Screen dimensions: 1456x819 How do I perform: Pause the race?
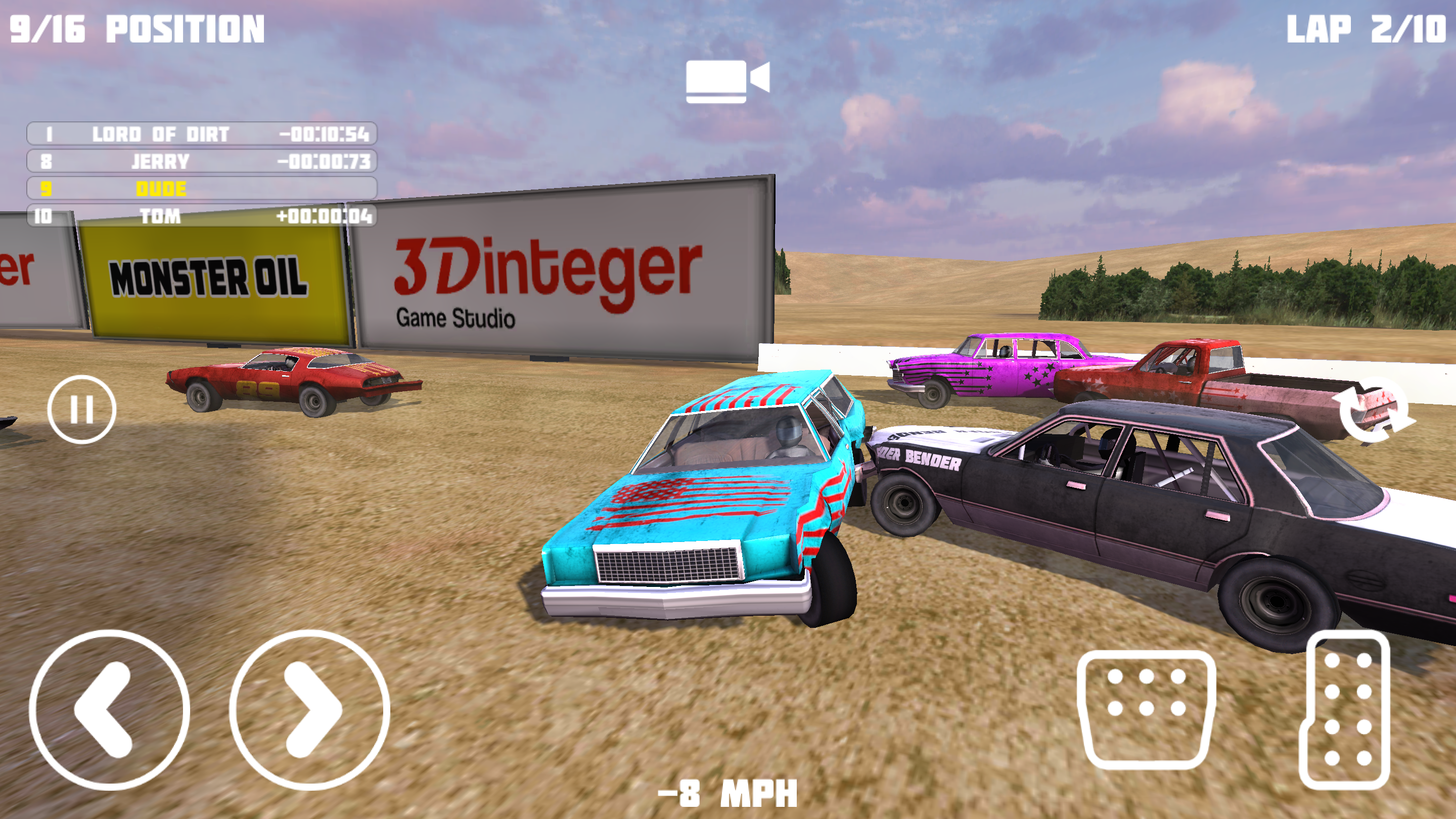[x=82, y=408]
